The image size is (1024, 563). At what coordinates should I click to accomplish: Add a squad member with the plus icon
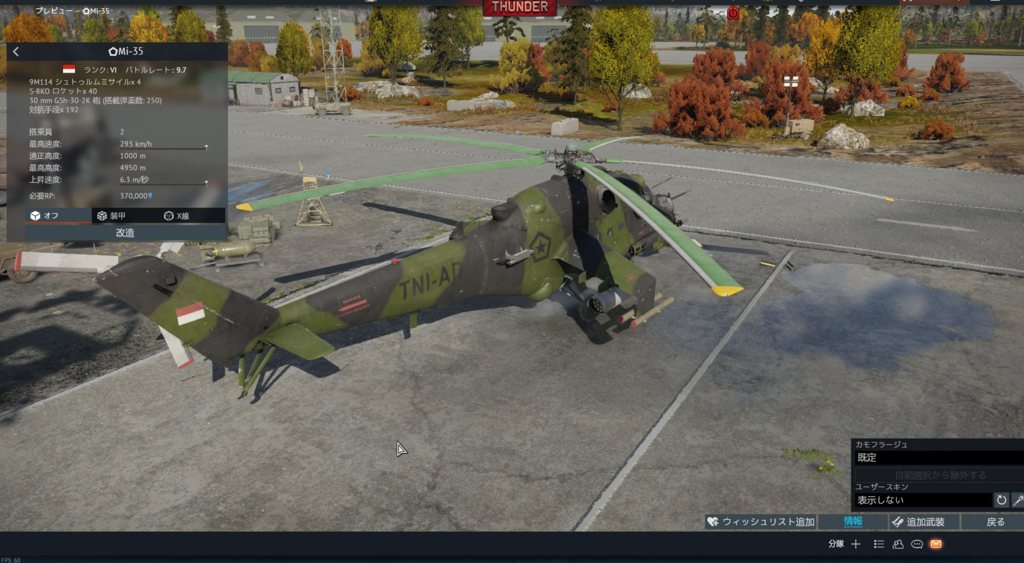[855, 544]
